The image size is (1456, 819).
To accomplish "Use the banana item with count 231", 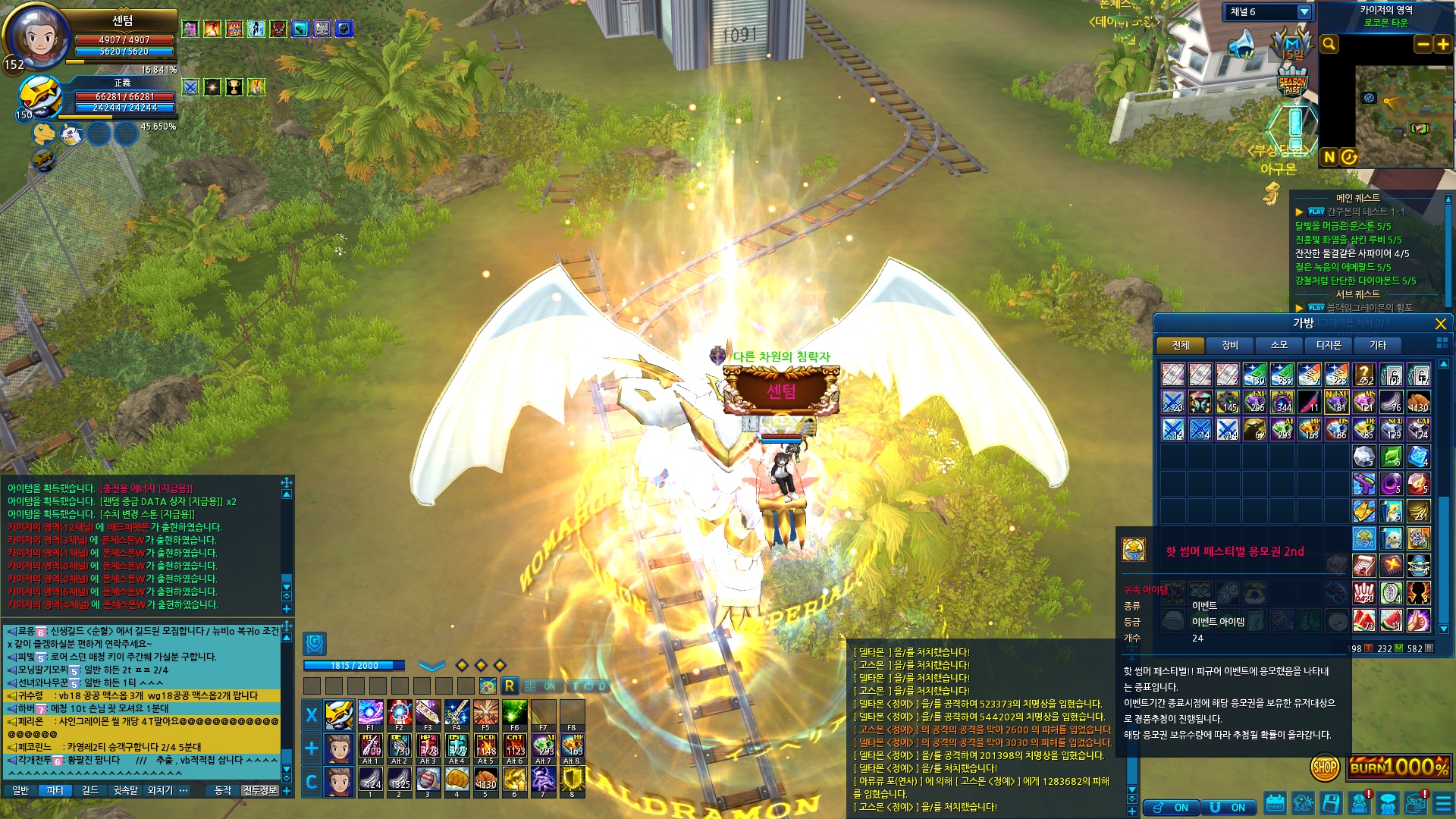I will coord(1418,510).
